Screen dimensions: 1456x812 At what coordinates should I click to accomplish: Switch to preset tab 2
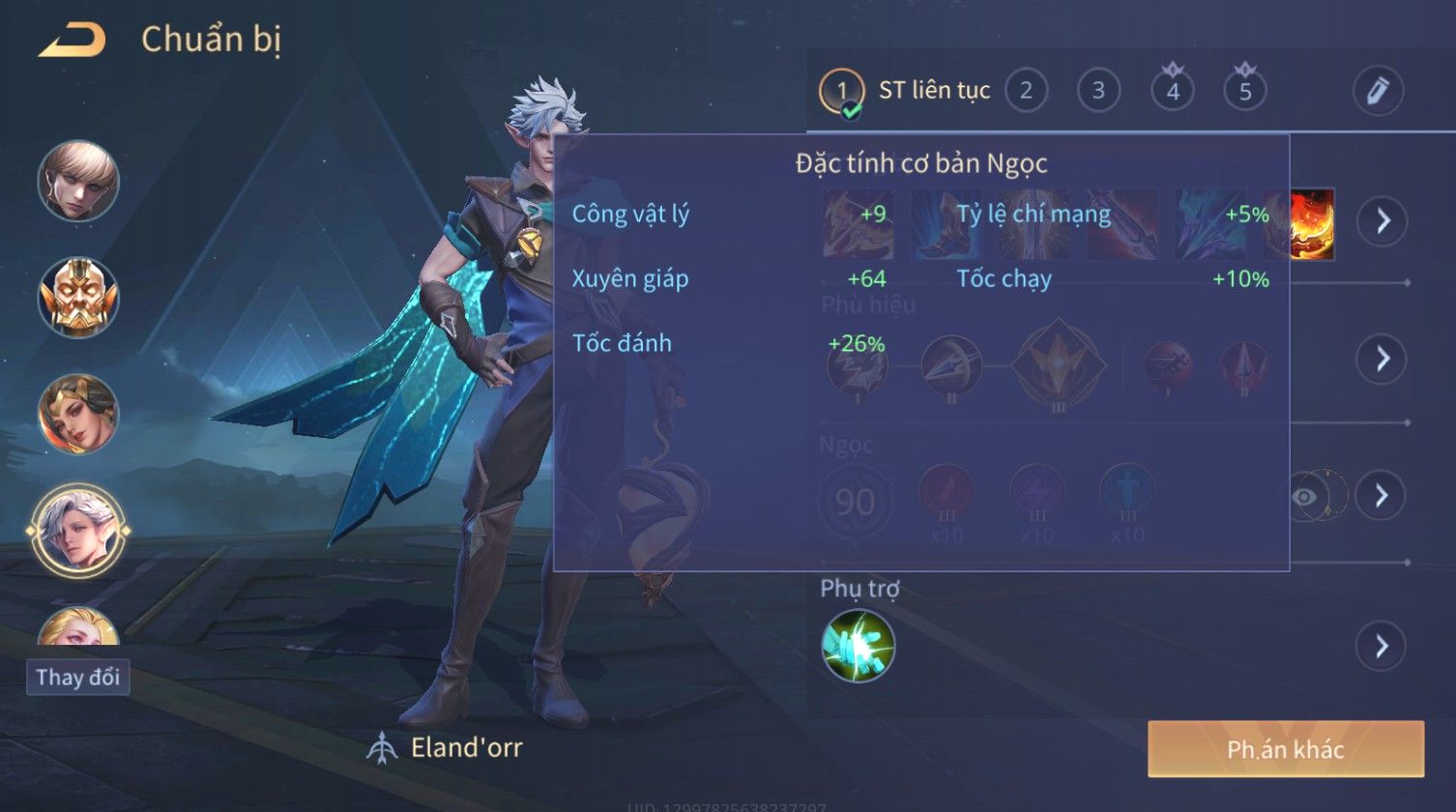1026,91
